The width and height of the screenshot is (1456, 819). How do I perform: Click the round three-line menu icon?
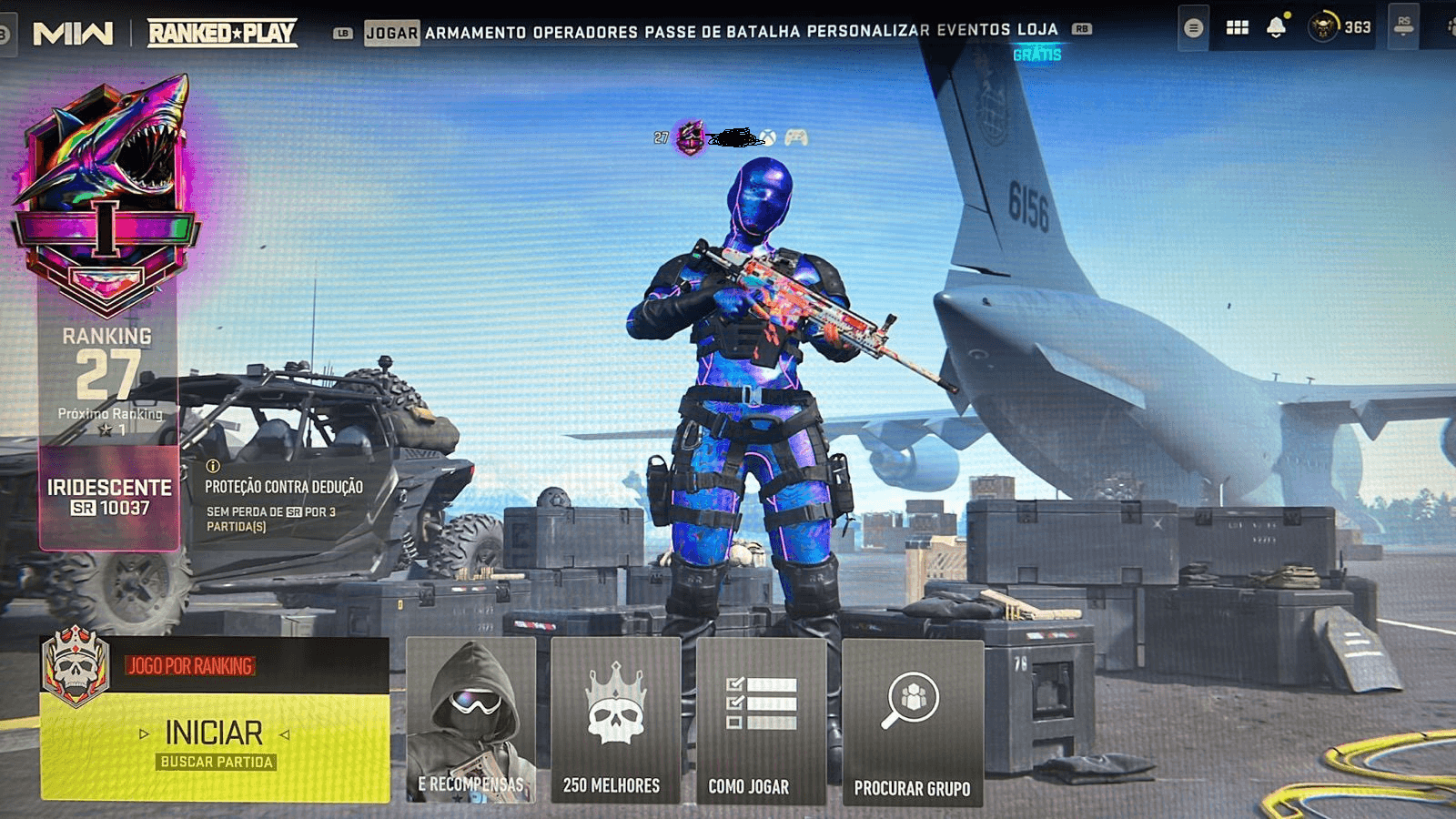click(x=1193, y=28)
